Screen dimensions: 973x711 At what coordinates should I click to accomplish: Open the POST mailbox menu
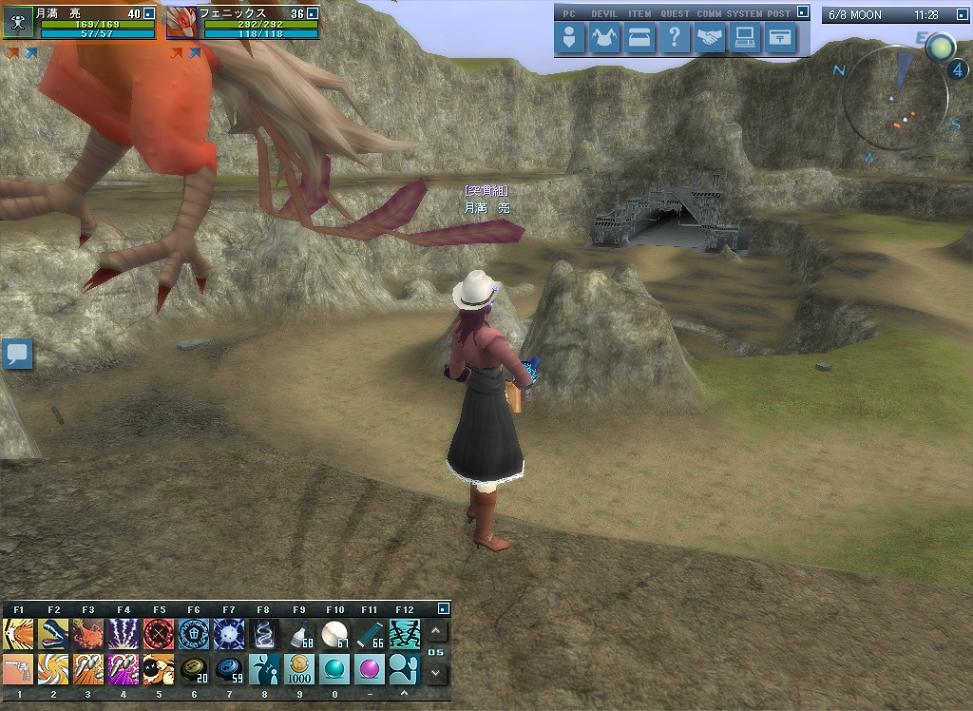[x=781, y=38]
